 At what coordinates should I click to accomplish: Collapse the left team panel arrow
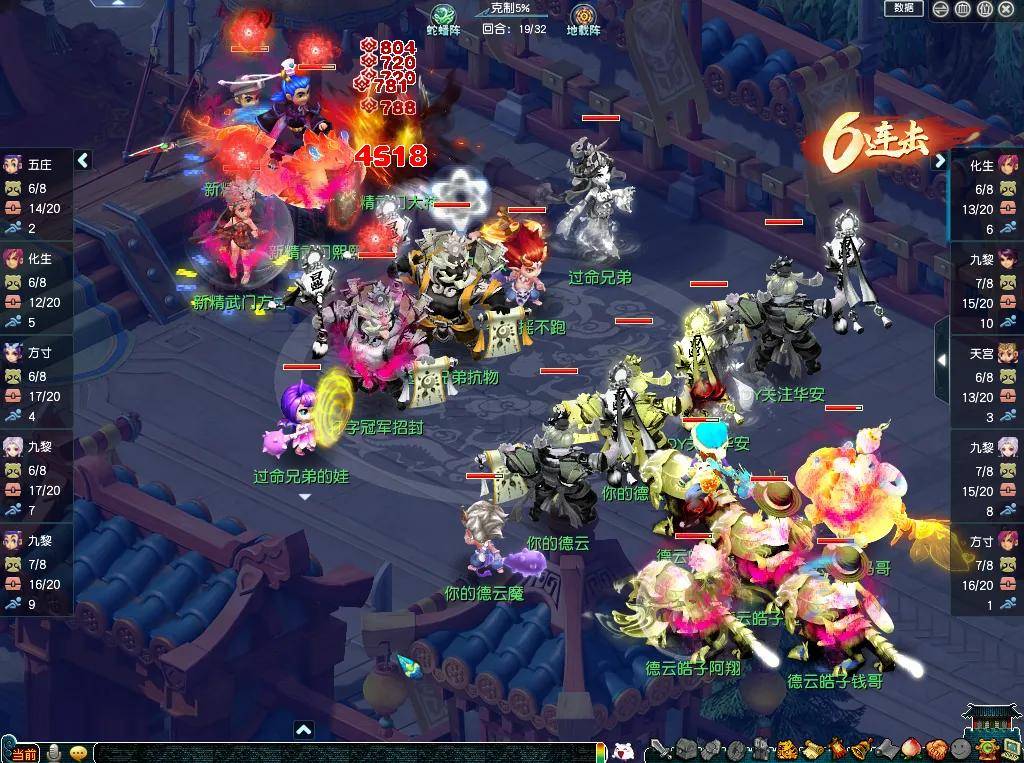click(84, 160)
